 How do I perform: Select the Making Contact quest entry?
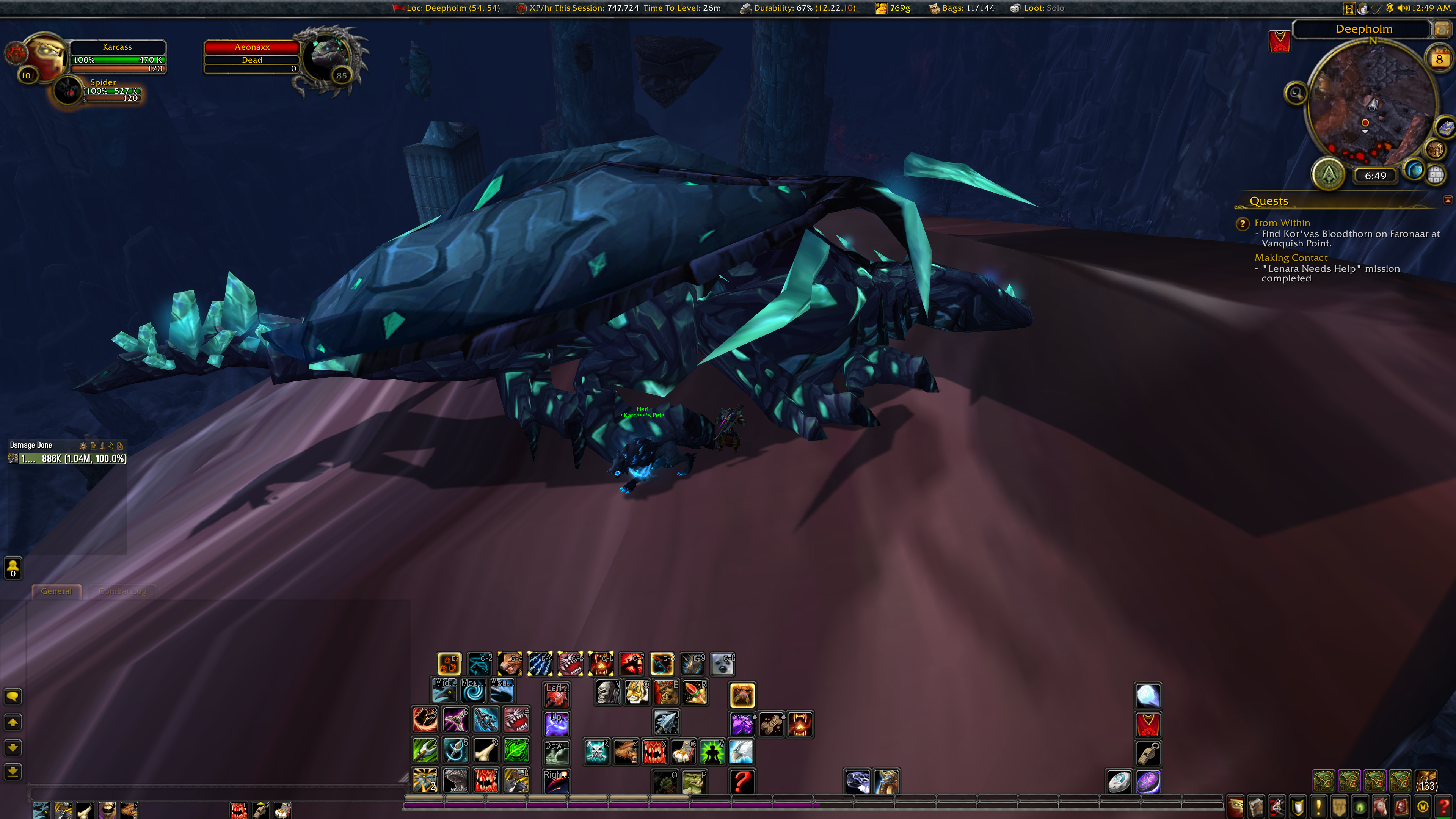(x=1290, y=258)
